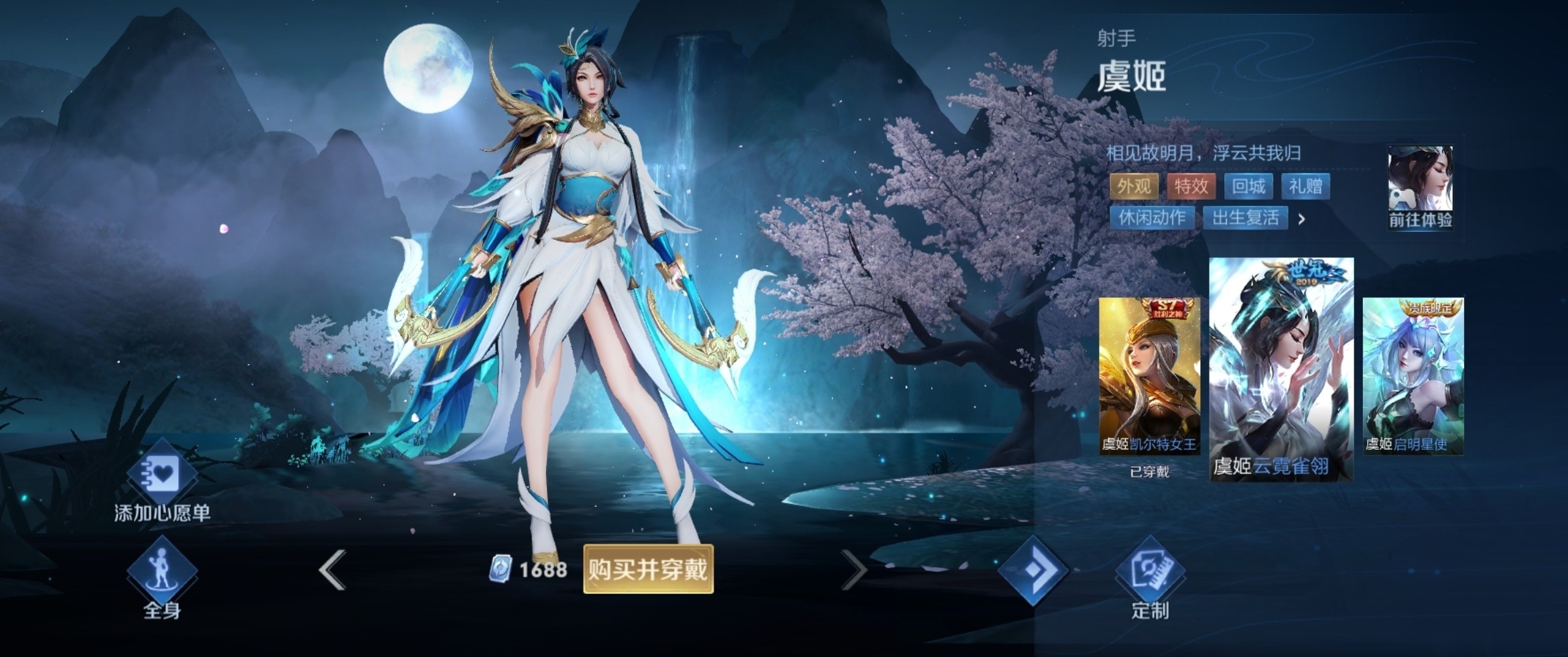Select the 外观 appearance tag
Viewport: 1568px width, 657px height.
1134,186
